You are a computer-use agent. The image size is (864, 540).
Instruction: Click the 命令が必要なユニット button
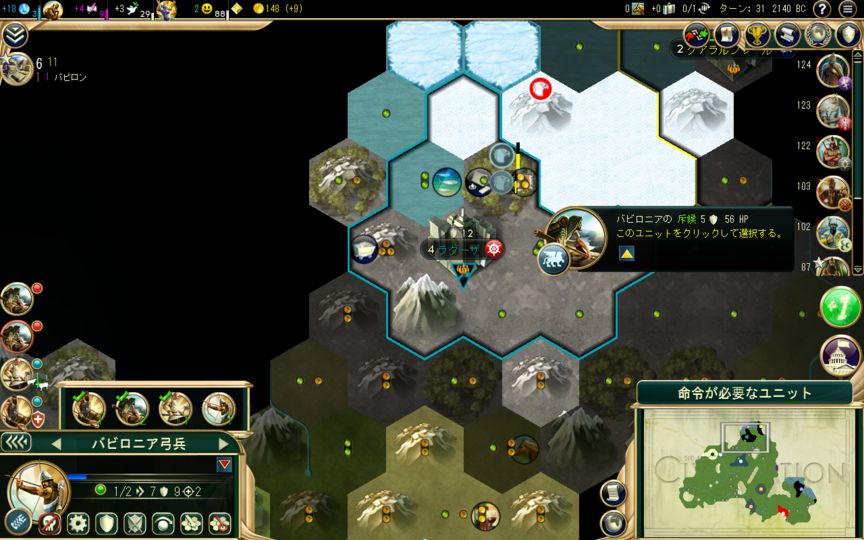(745, 393)
